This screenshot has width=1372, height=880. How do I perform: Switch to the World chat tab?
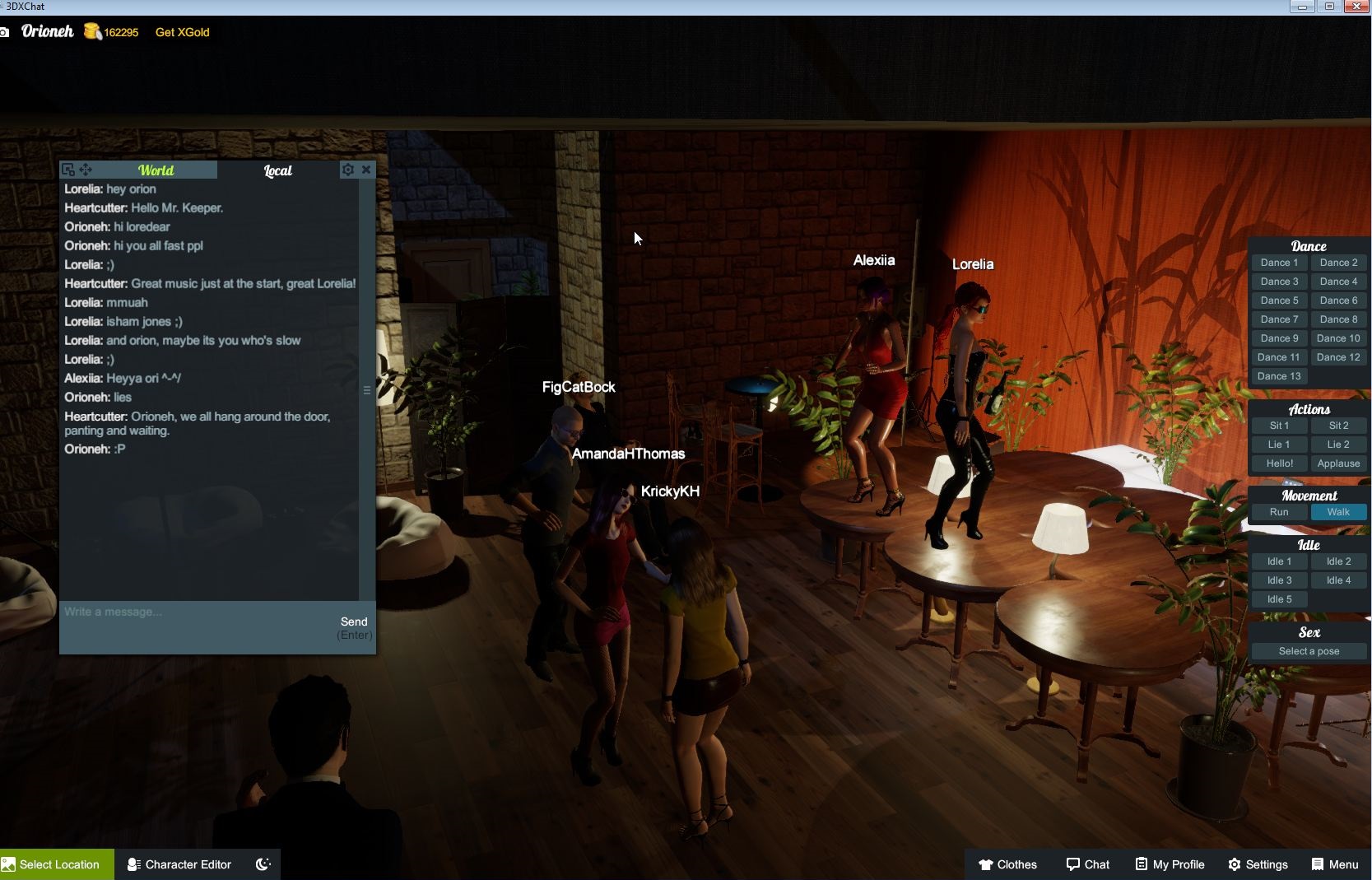(x=156, y=170)
